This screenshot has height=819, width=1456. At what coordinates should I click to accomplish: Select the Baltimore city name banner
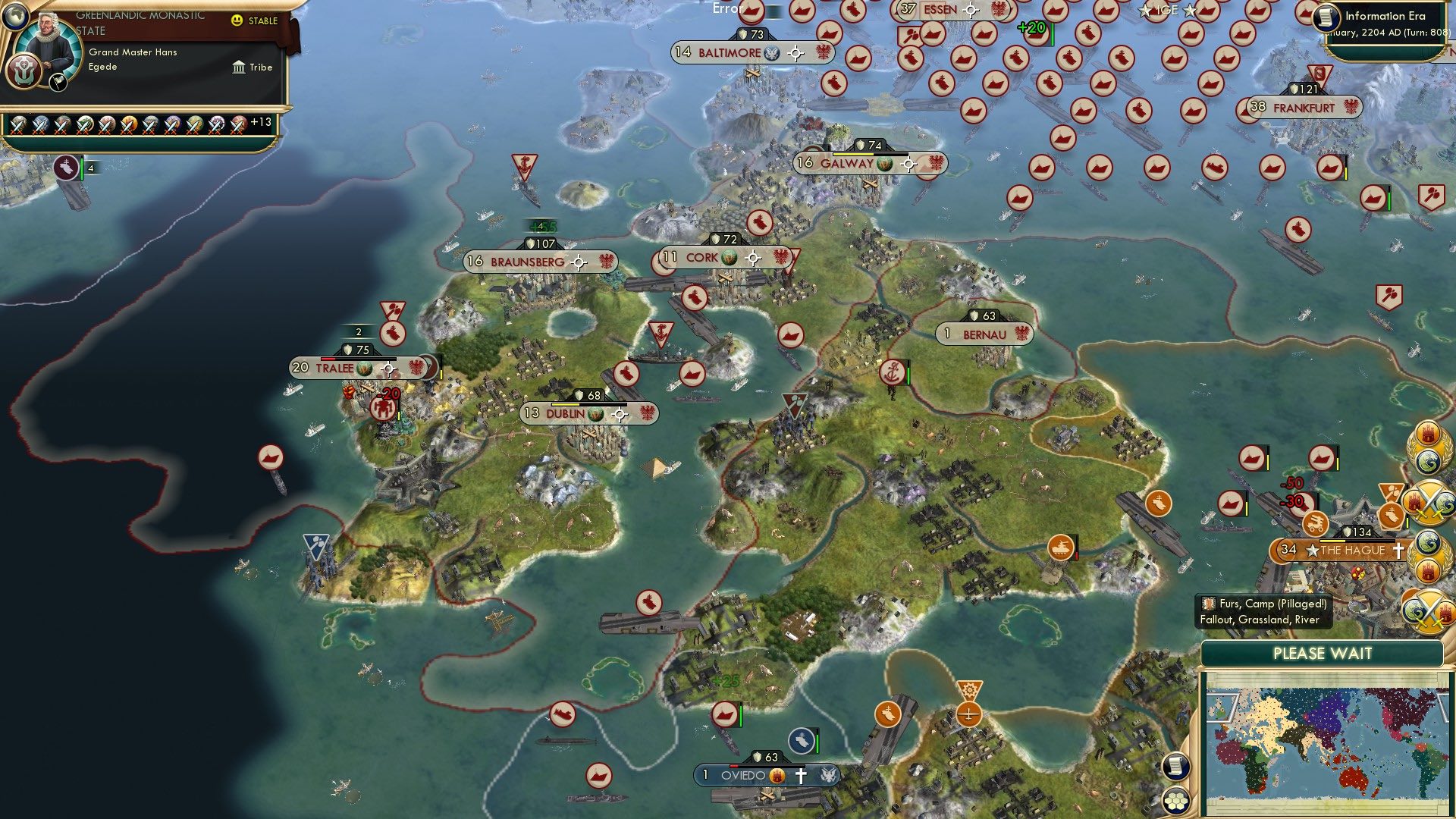pyautogui.click(x=732, y=53)
